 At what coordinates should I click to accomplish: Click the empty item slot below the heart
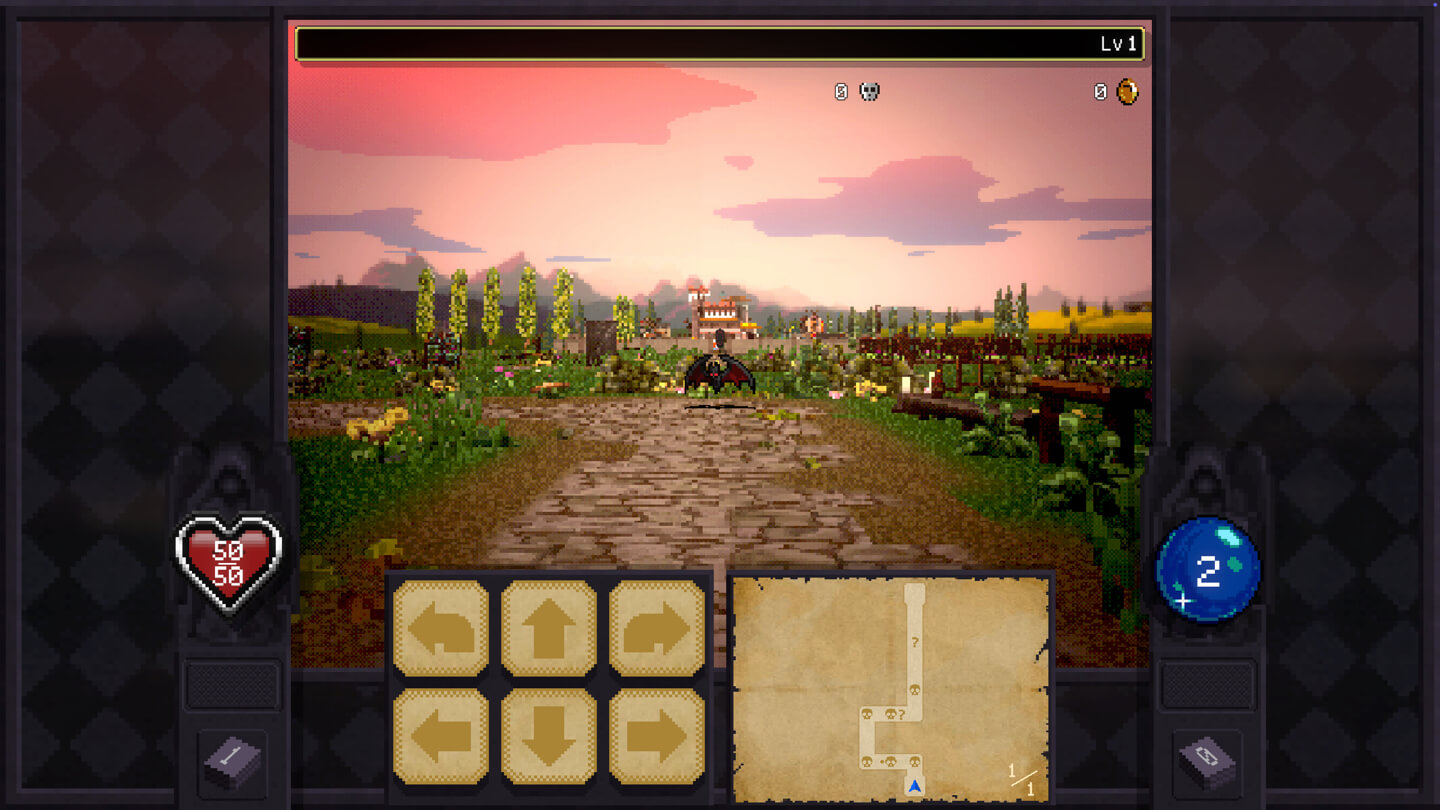point(232,682)
